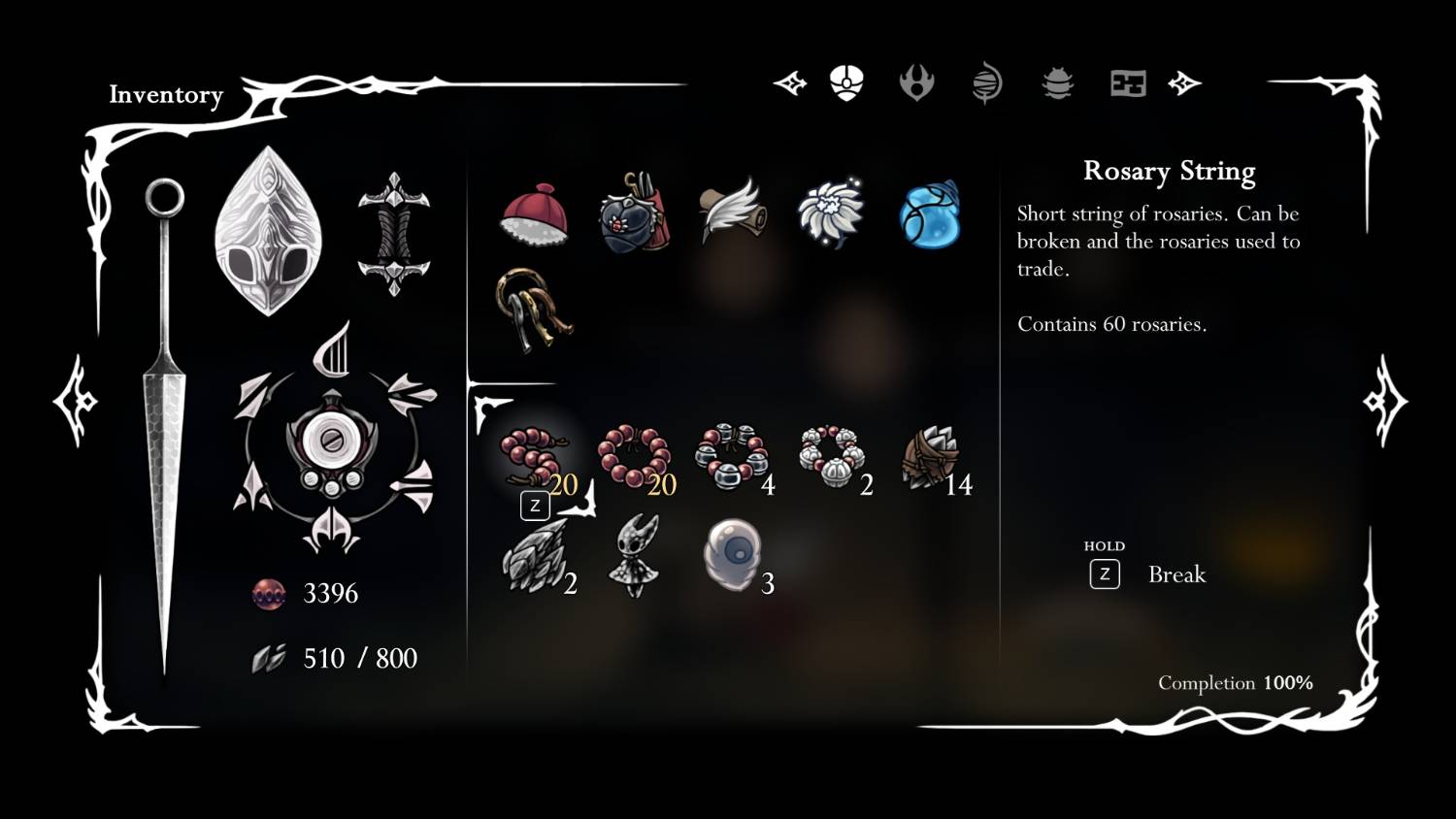Select the small white figurine item
Image resolution: width=1456 pixels, height=819 pixels.
point(635,556)
